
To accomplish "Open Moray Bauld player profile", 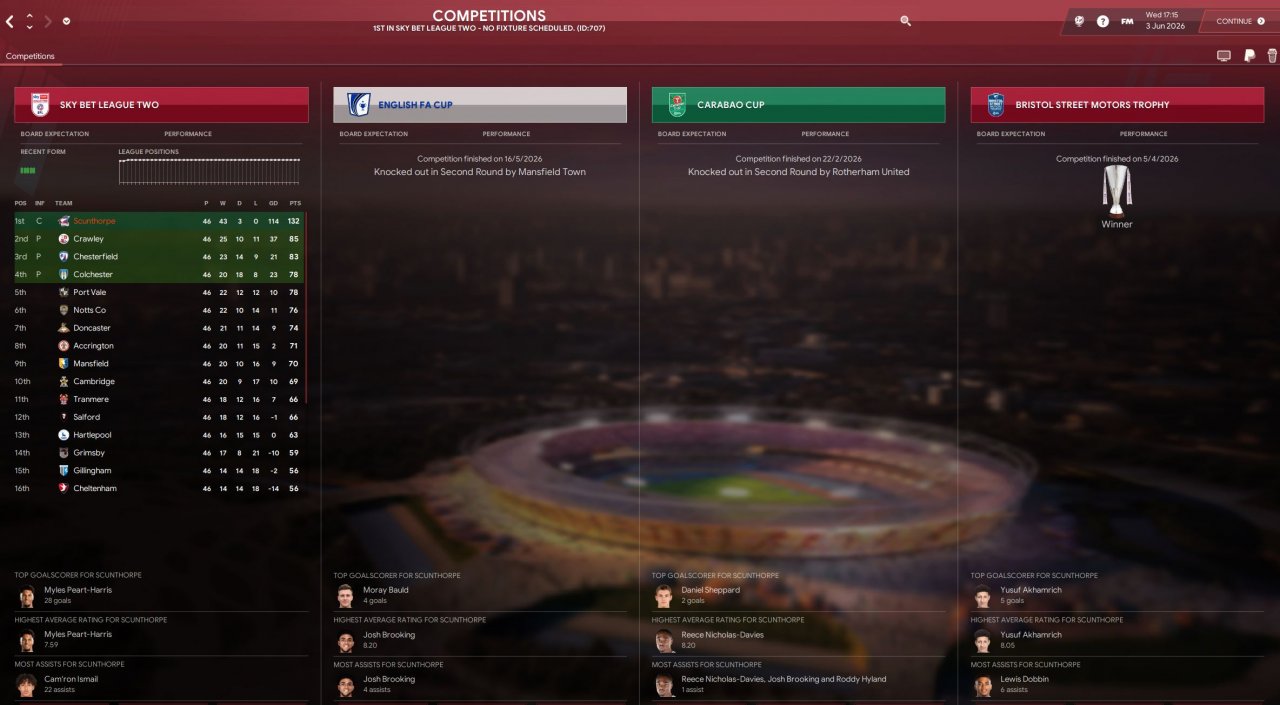I will 385,590.
